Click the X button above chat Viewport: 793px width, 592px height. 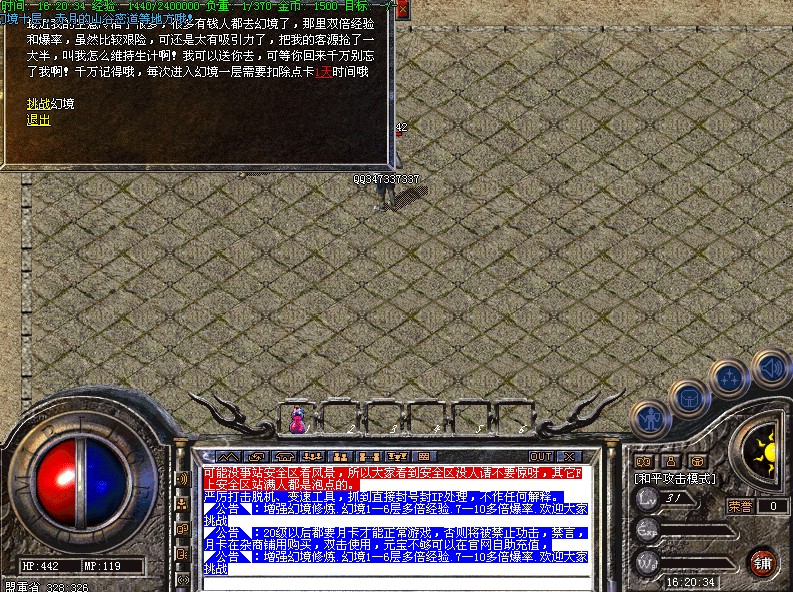pos(569,457)
